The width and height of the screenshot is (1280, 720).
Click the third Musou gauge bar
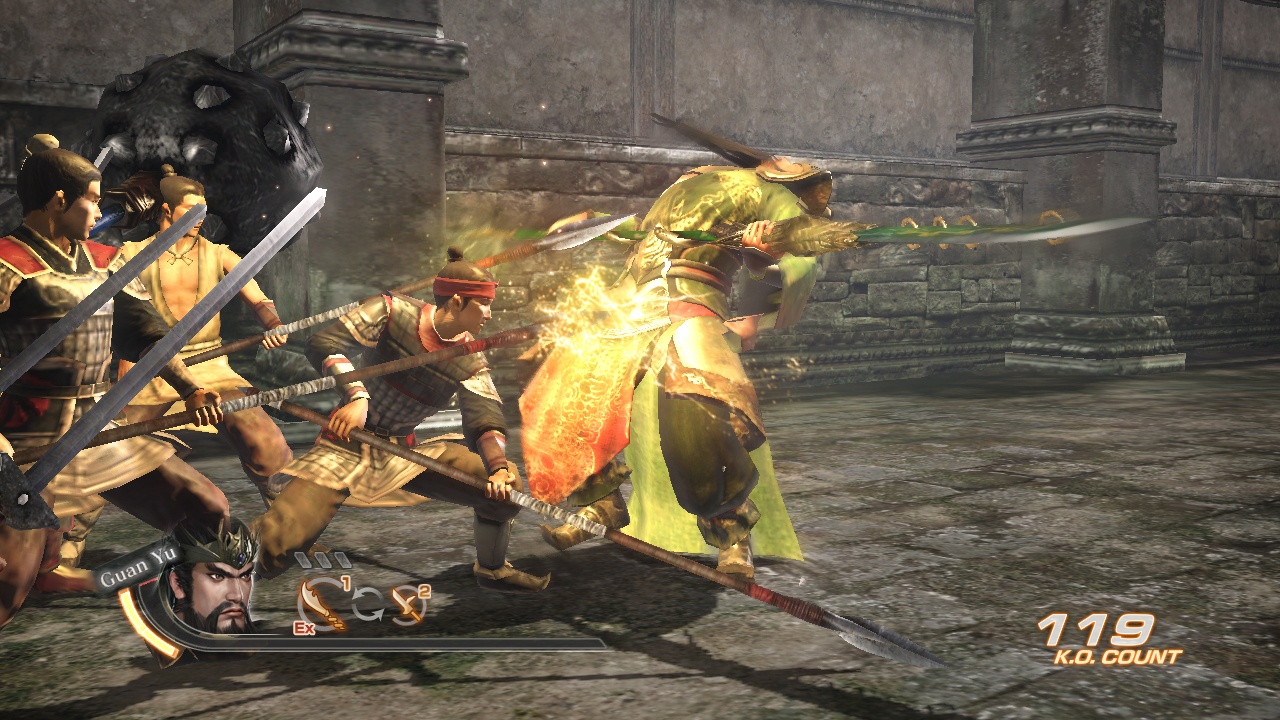coord(340,559)
